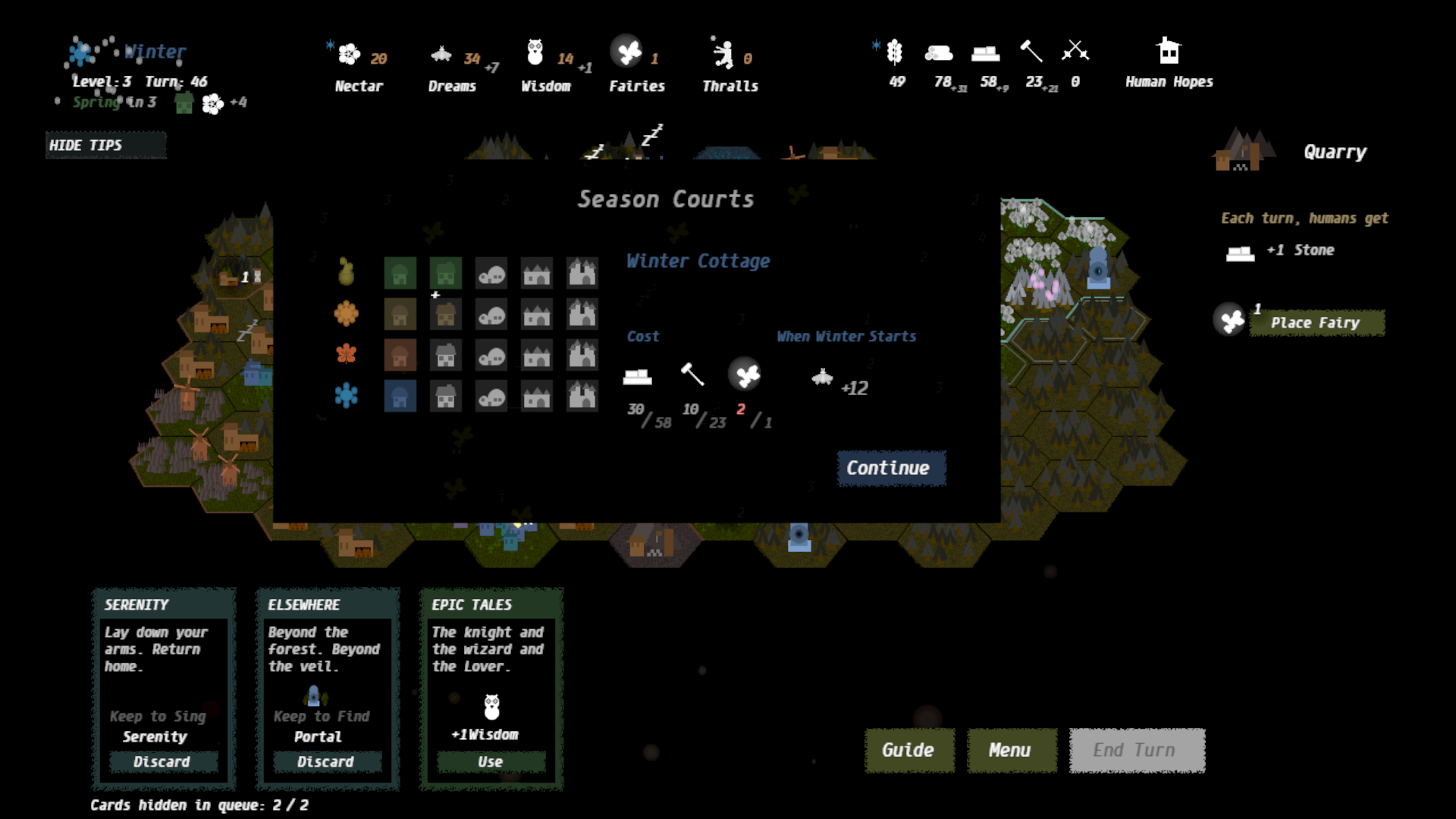
Task: Place a fairy on the Quarry
Action: 1316,322
